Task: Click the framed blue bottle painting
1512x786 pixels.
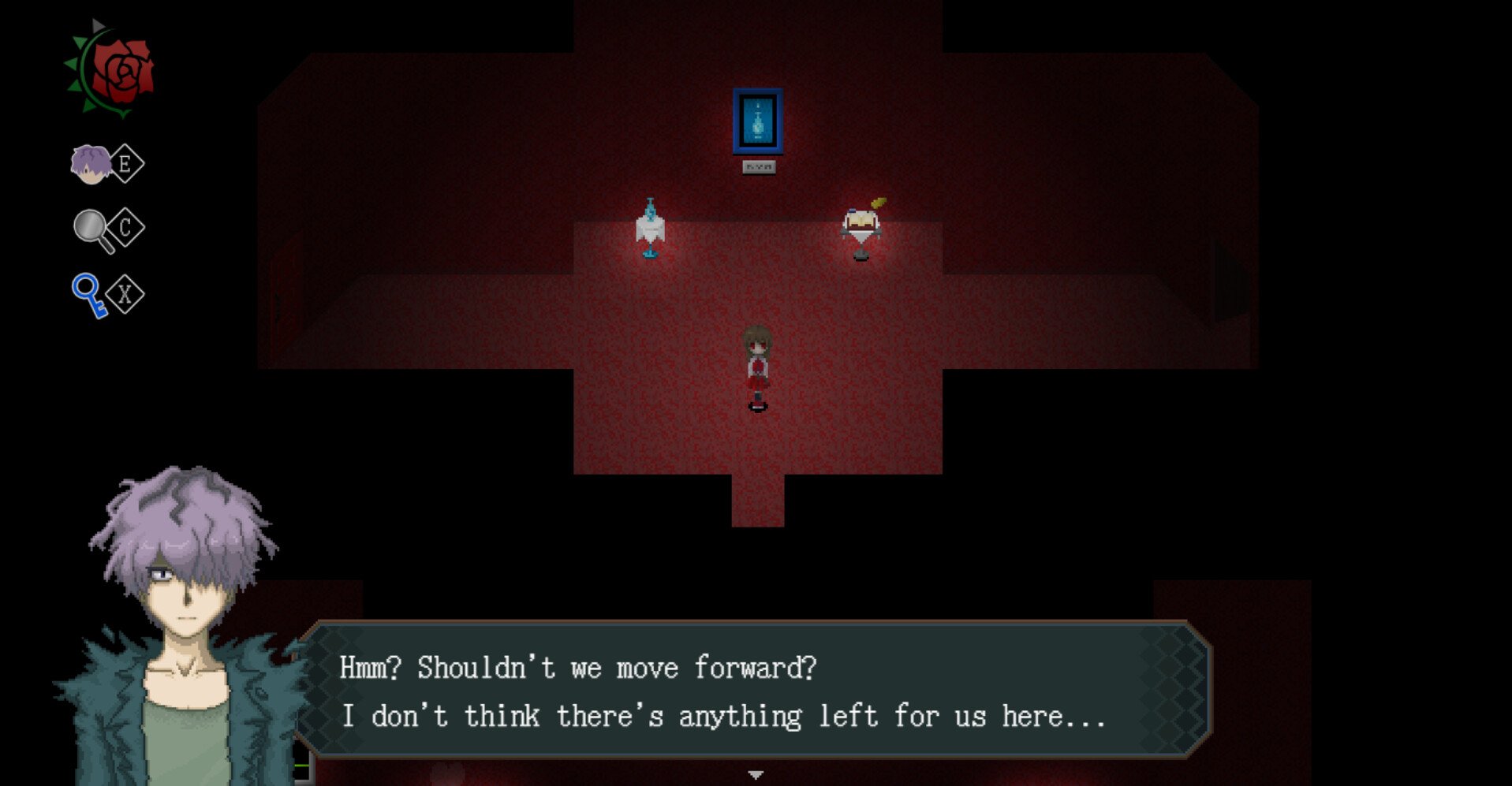Action: 758,122
